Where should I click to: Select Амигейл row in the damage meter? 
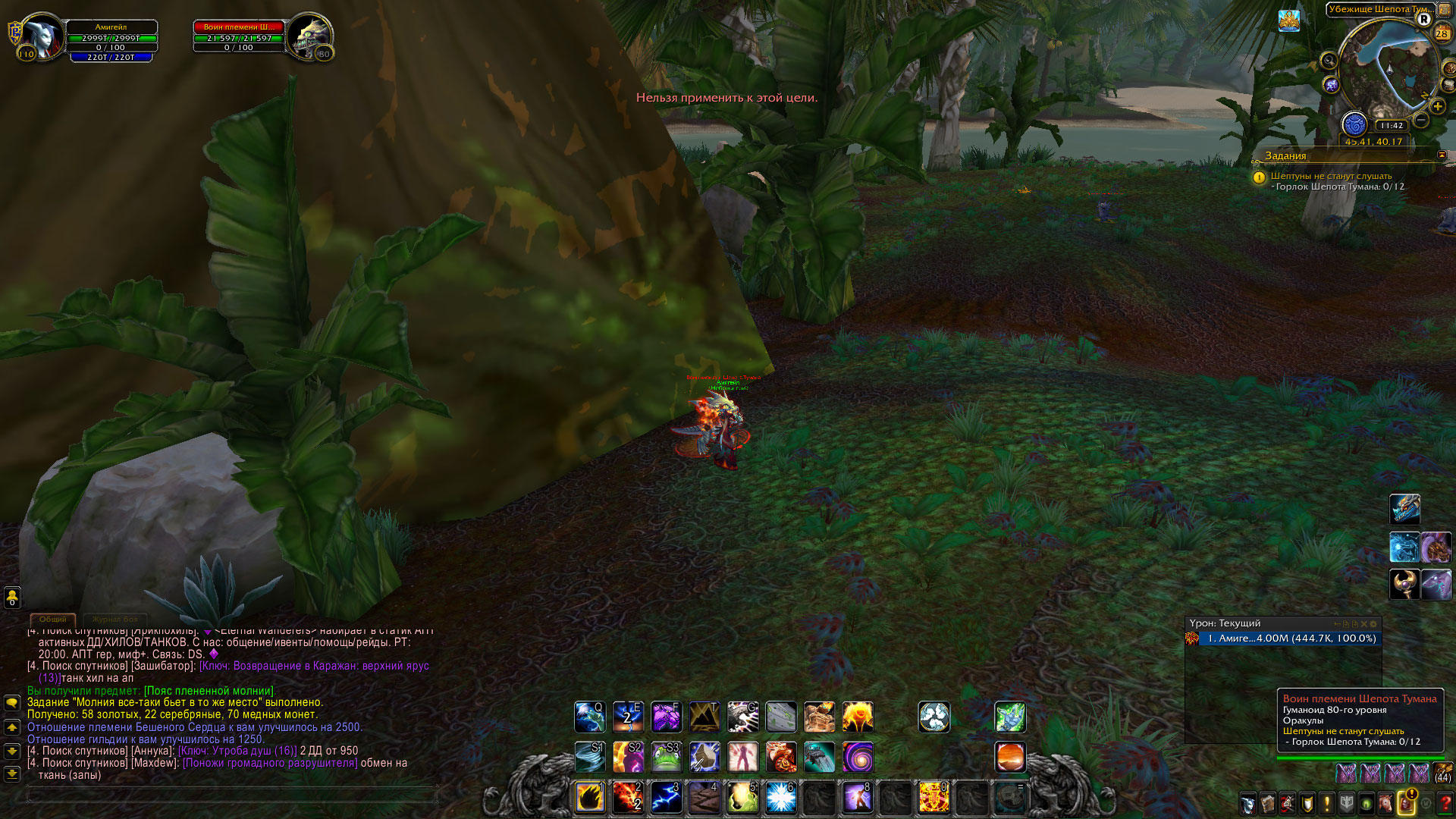(1283, 639)
